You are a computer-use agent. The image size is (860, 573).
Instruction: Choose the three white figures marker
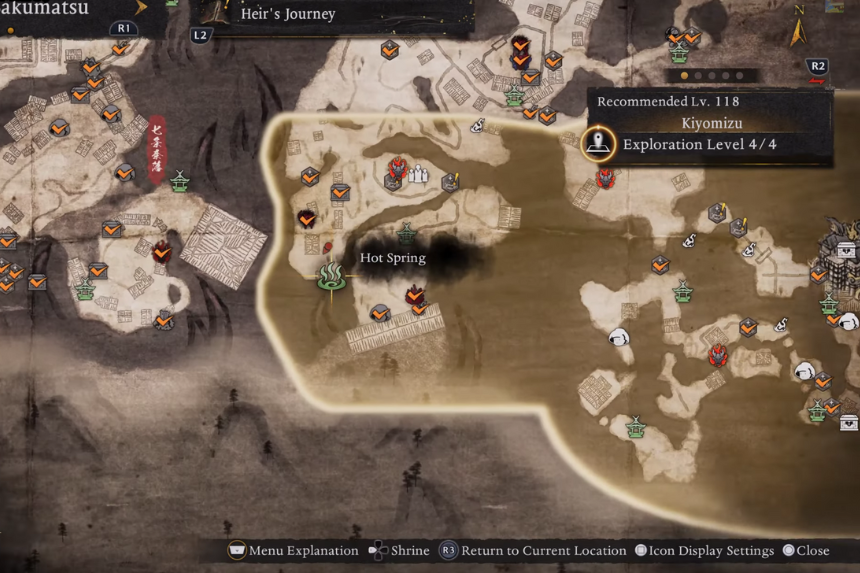click(419, 173)
